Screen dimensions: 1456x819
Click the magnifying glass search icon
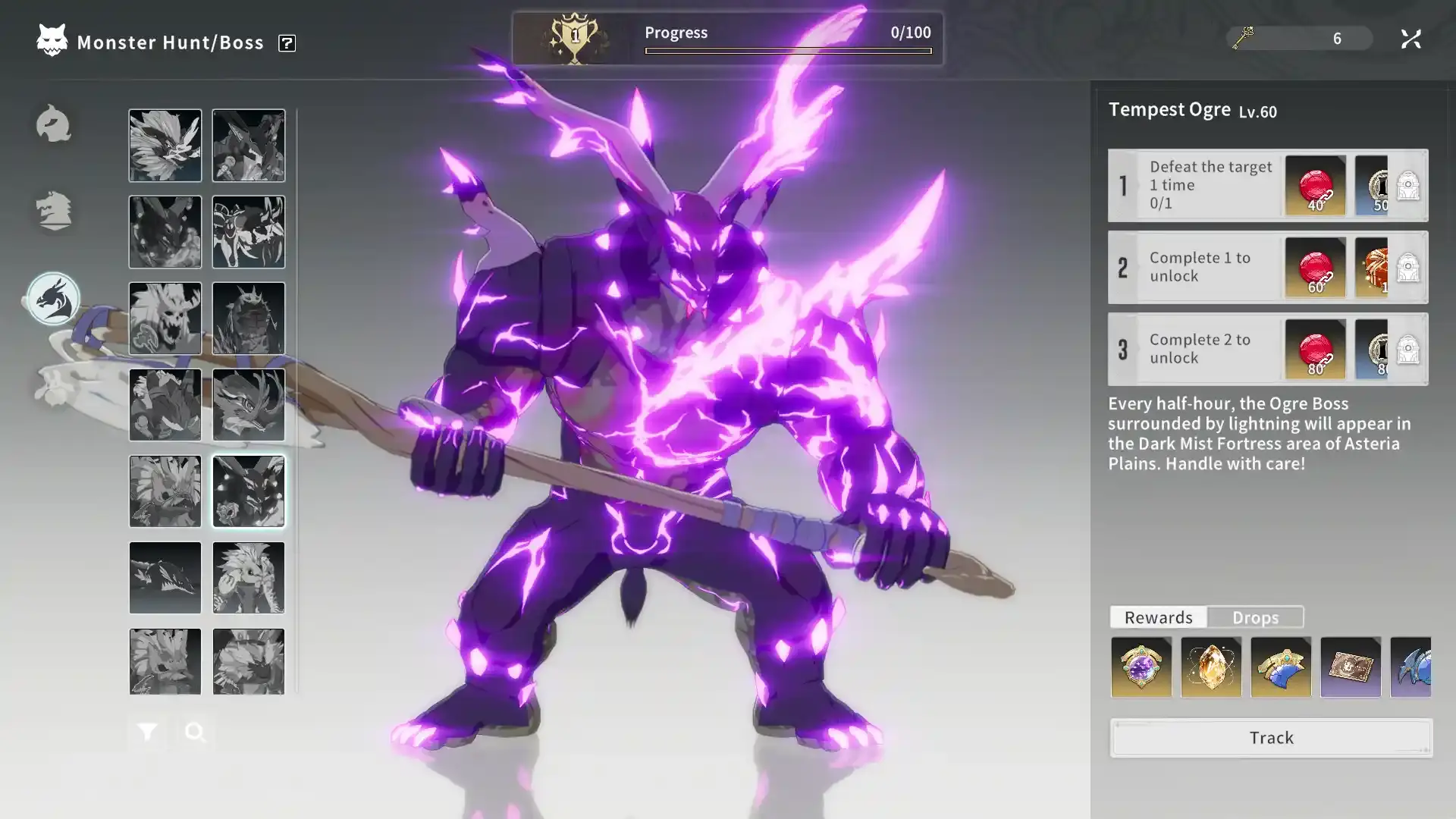(x=195, y=732)
